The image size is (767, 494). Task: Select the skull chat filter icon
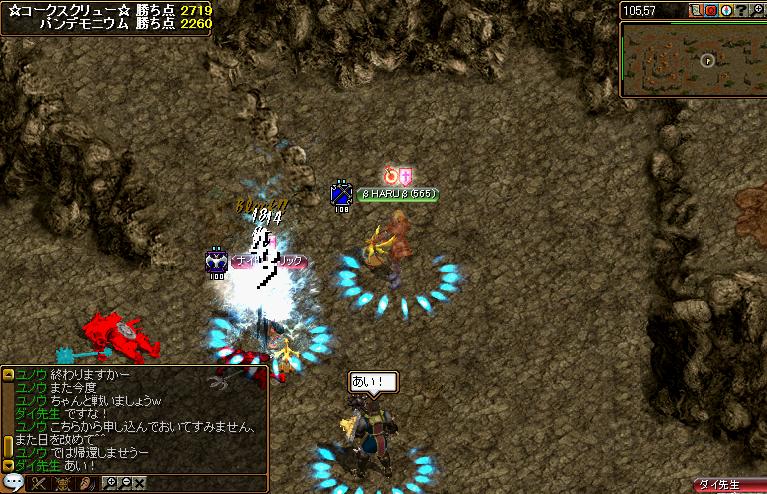click(63, 483)
